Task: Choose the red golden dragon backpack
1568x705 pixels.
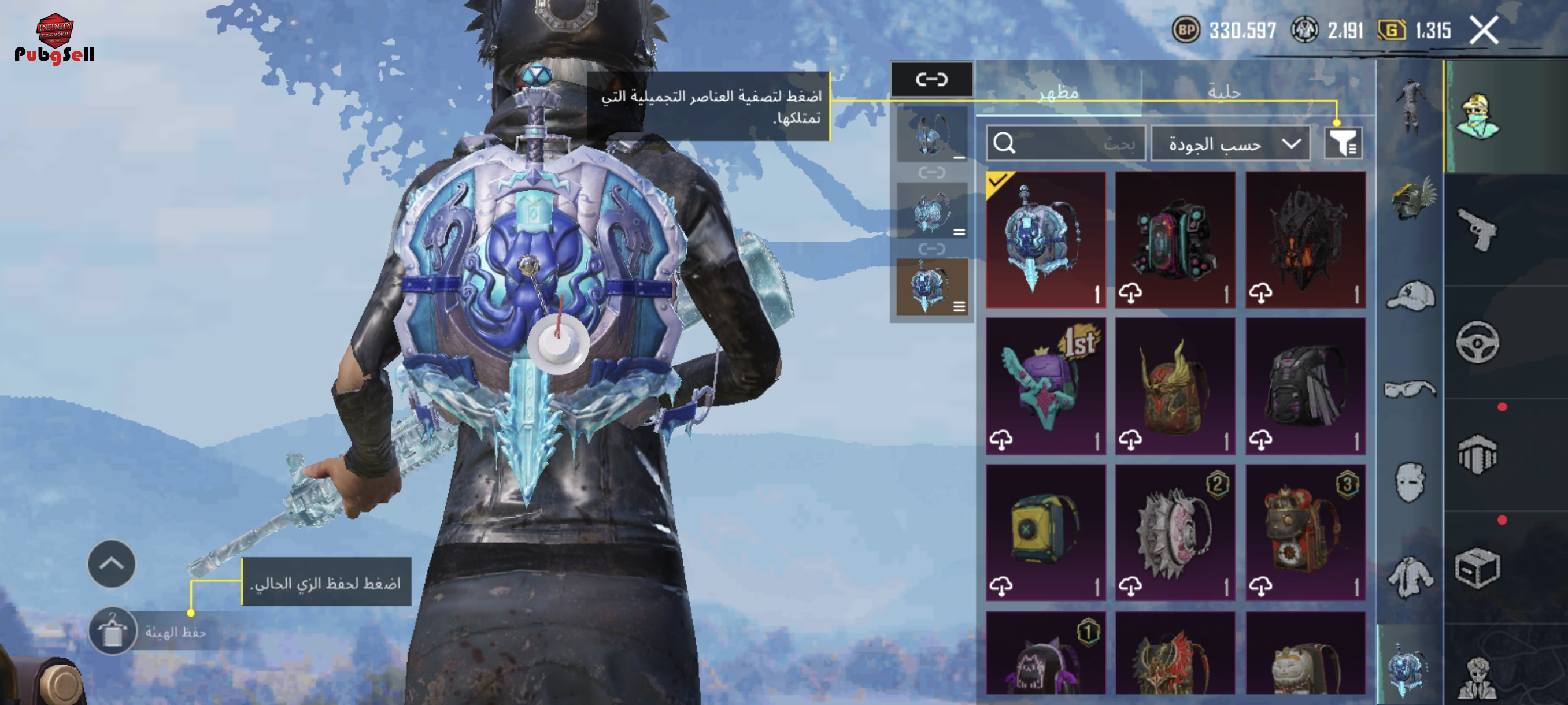Action: pyautogui.click(x=1175, y=385)
